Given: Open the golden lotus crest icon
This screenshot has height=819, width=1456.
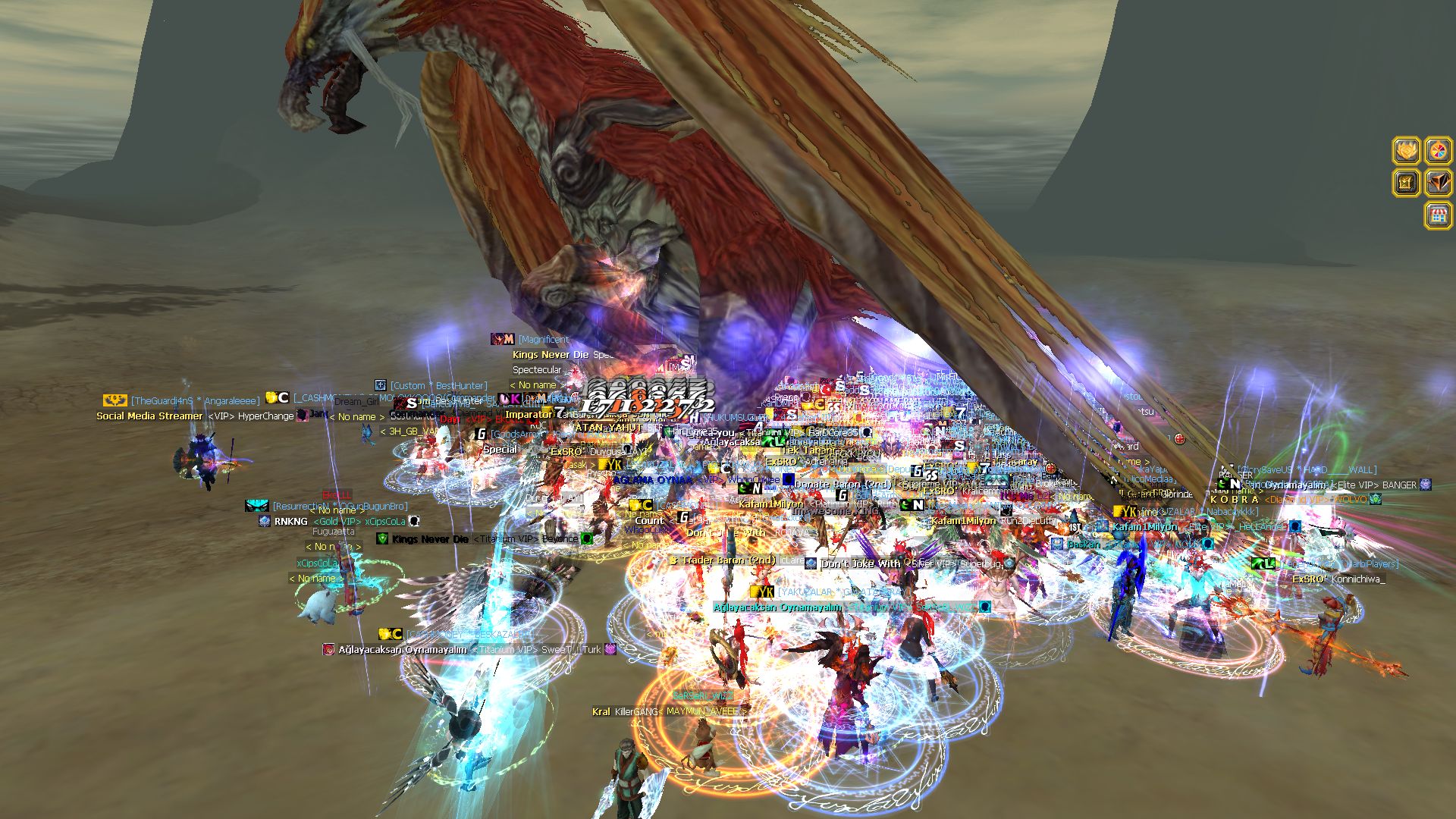Looking at the screenshot, I should pyautogui.click(x=1407, y=151).
